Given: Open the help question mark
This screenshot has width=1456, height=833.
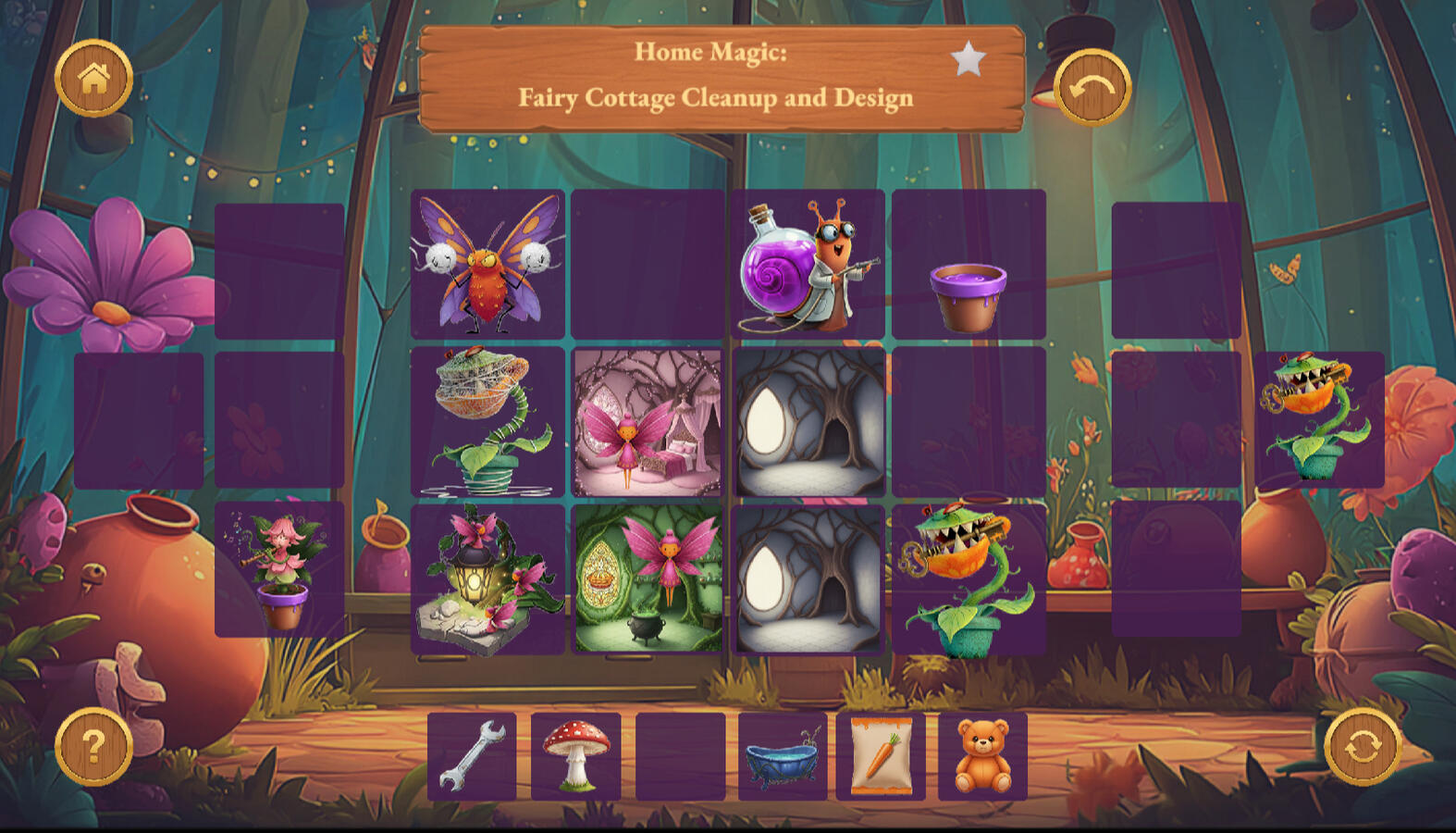Looking at the screenshot, I should pos(93,746).
